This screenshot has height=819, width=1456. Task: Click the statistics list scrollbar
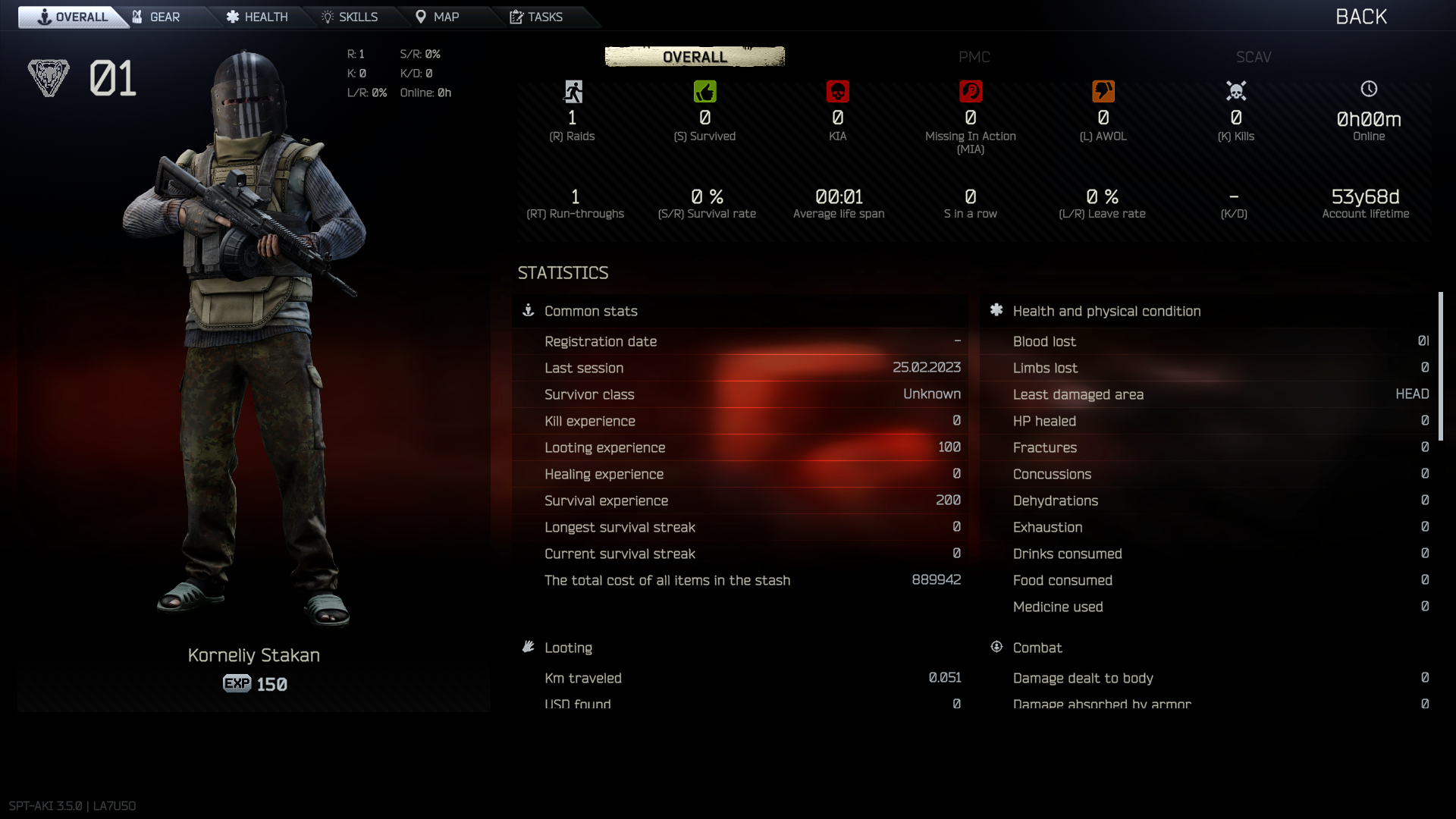[1440, 366]
